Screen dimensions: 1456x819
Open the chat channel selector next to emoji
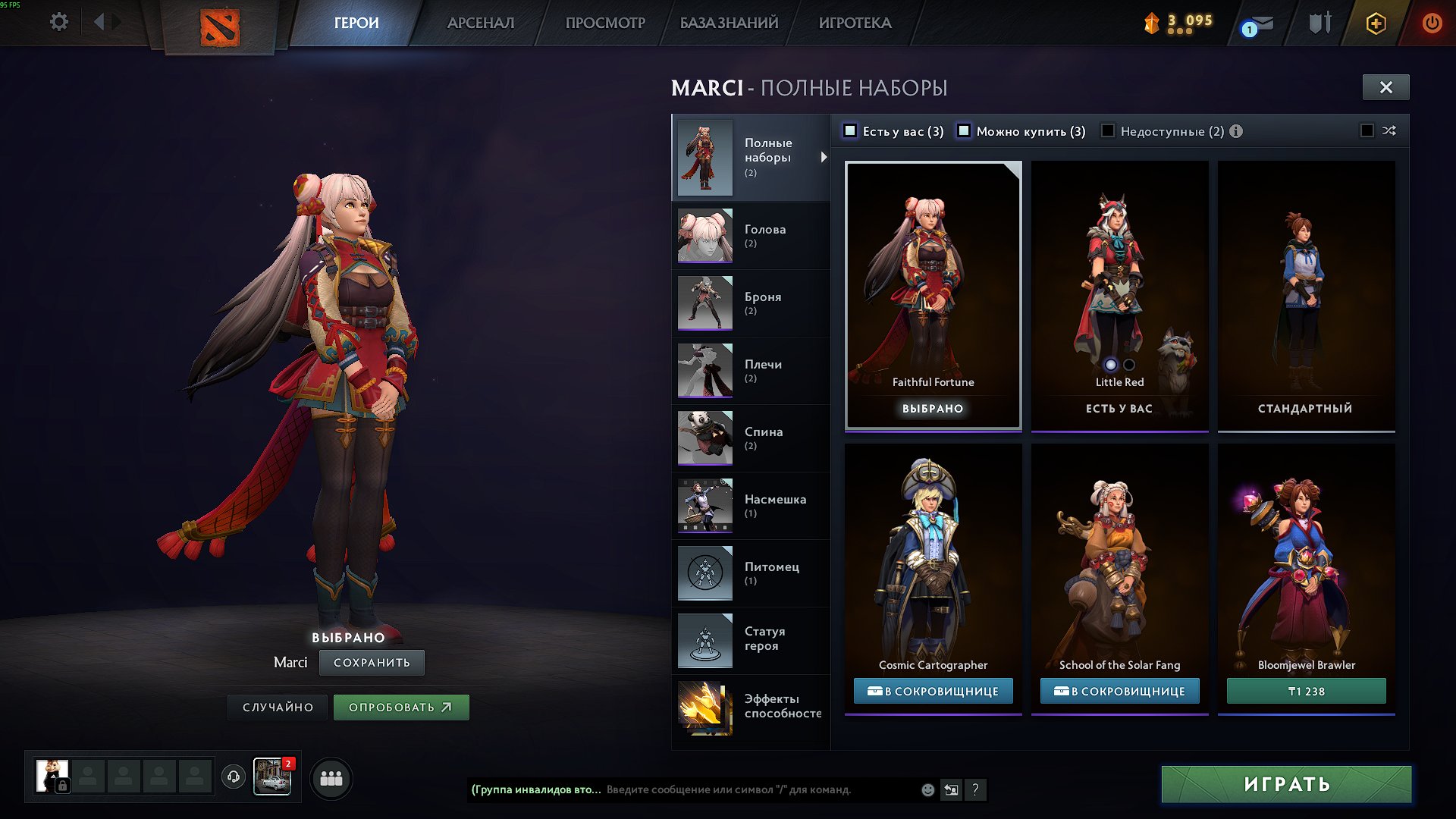[x=952, y=790]
